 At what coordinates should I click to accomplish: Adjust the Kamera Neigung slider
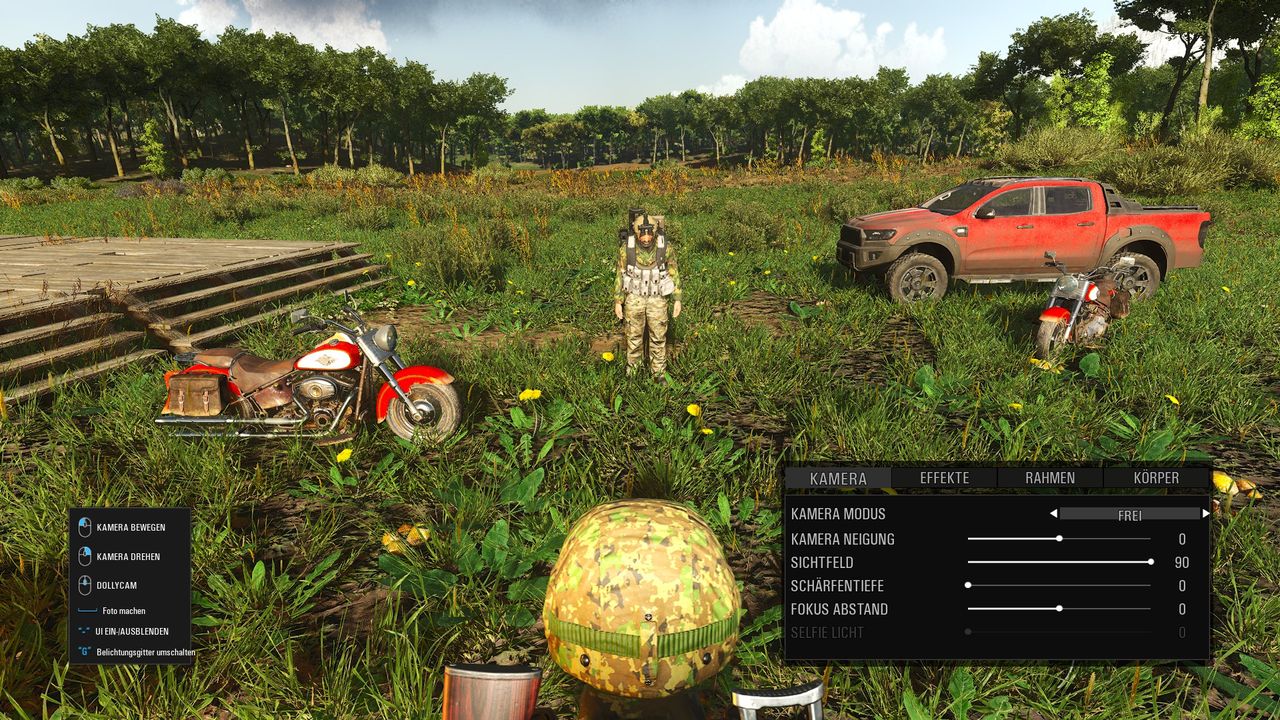click(x=1059, y=539)
